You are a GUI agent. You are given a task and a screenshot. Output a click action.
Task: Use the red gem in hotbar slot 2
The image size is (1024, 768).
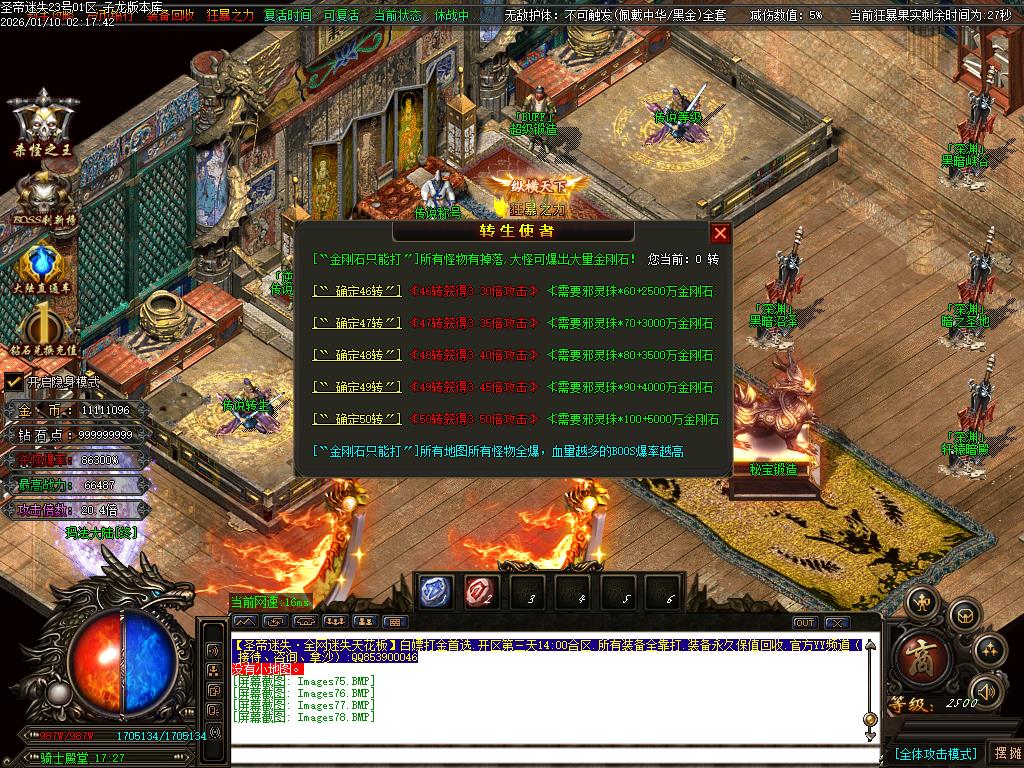[x=479, y=592]
